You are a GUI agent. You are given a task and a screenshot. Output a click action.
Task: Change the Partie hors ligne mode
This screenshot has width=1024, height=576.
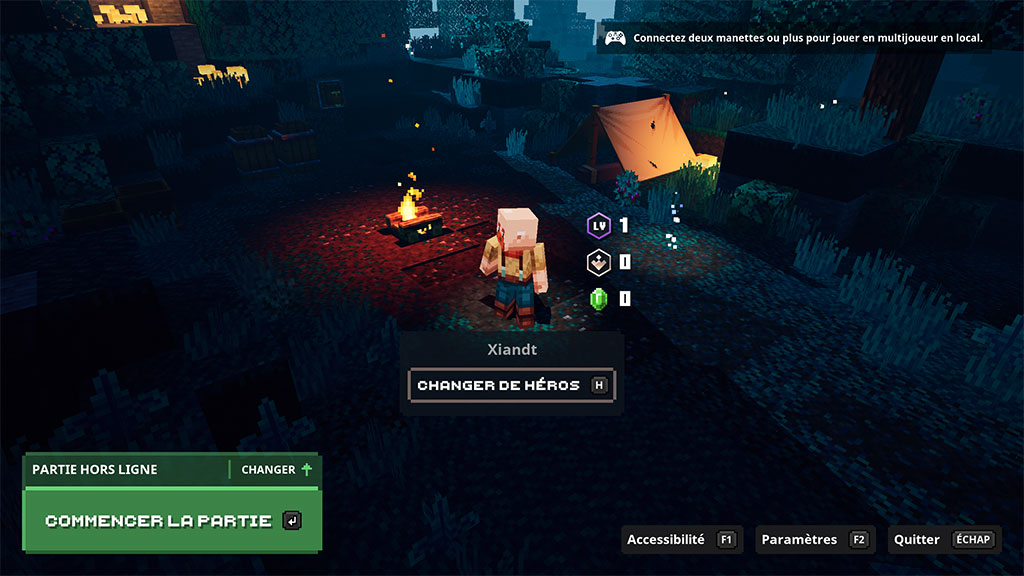[x=276, y=469]
